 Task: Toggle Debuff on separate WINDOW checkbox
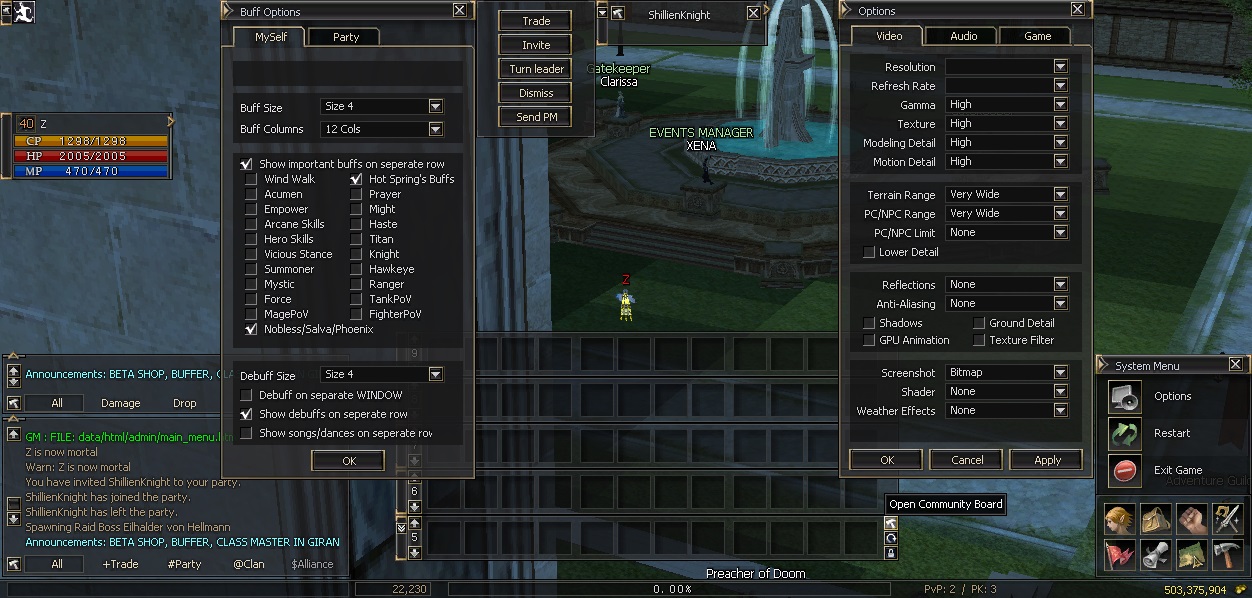pos(246,395)
